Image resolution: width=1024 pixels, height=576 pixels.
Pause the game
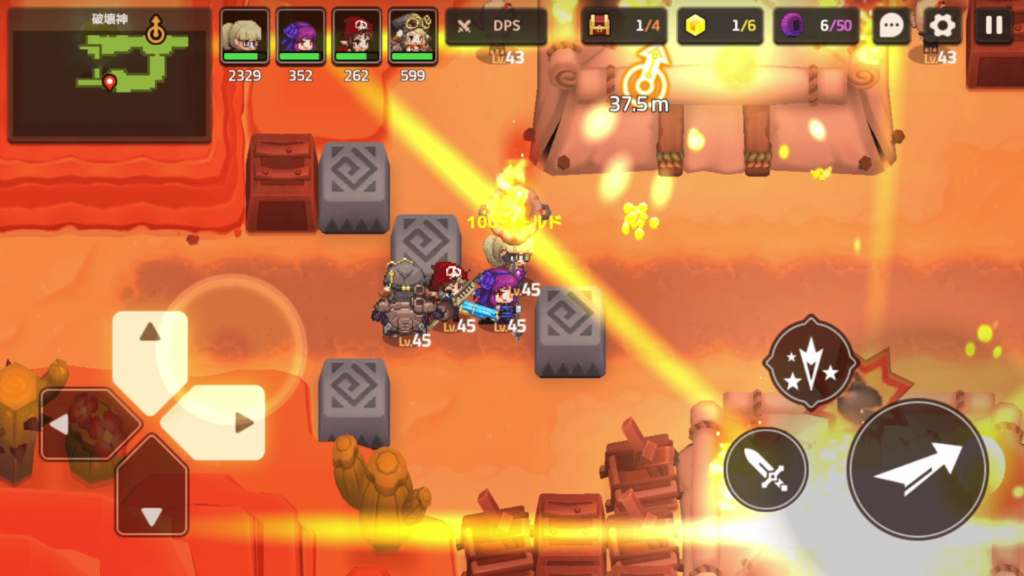993,26
